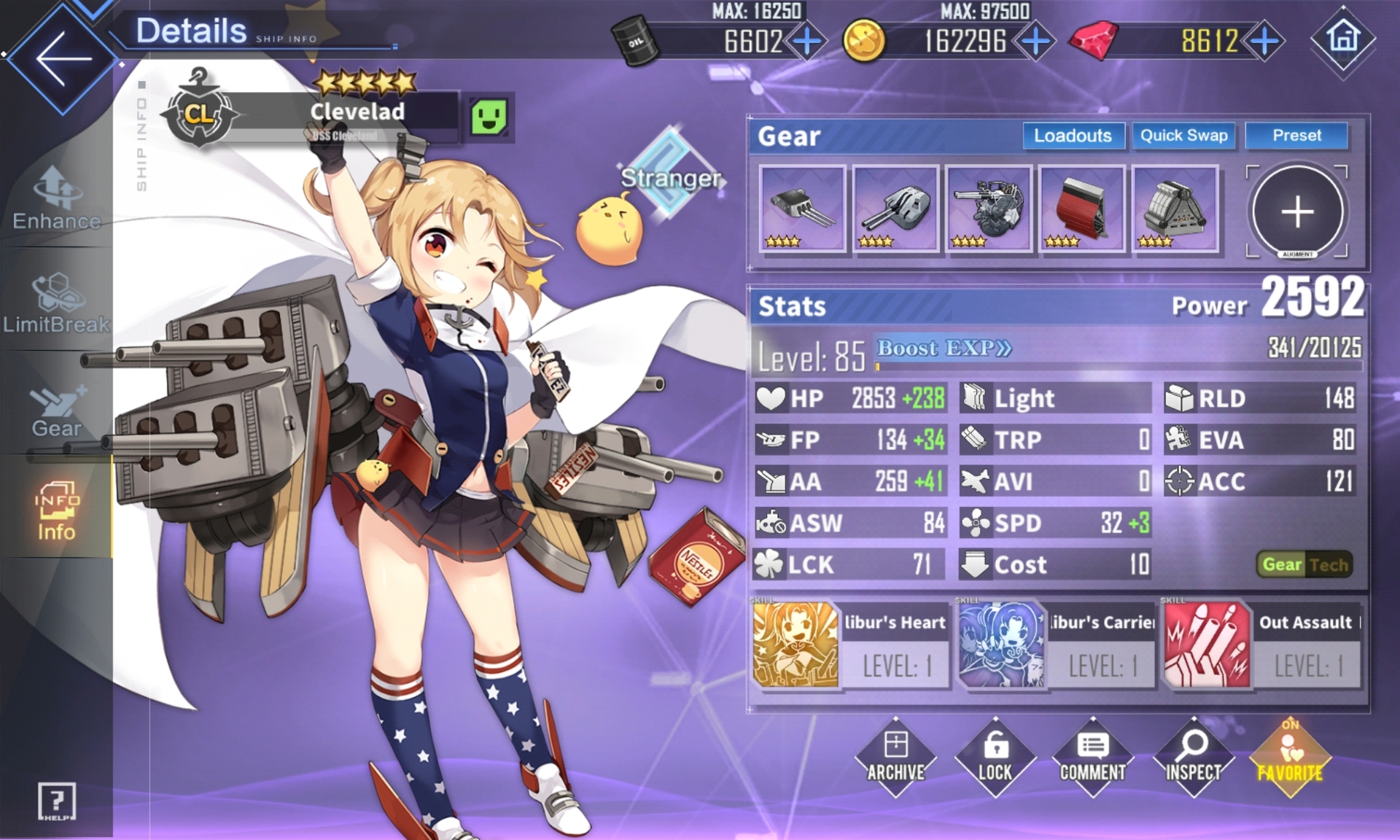Open the ship Archive
The width and height of the screenshot is (1400, 840).
895,758
